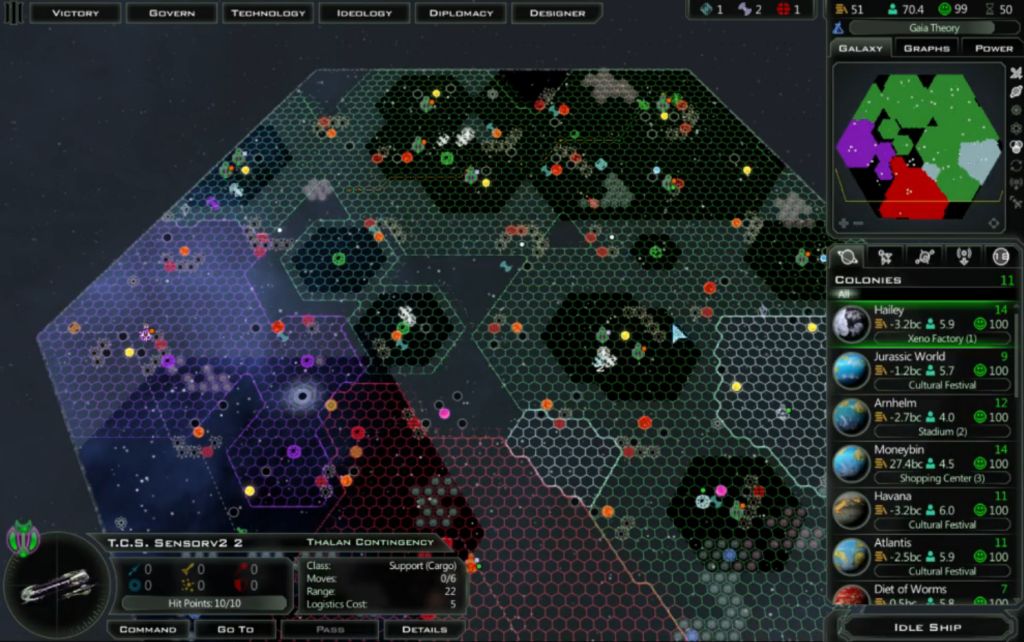Open the ship Command menu
This screenshot has height=642, width=1024.
tap(148, 629)
